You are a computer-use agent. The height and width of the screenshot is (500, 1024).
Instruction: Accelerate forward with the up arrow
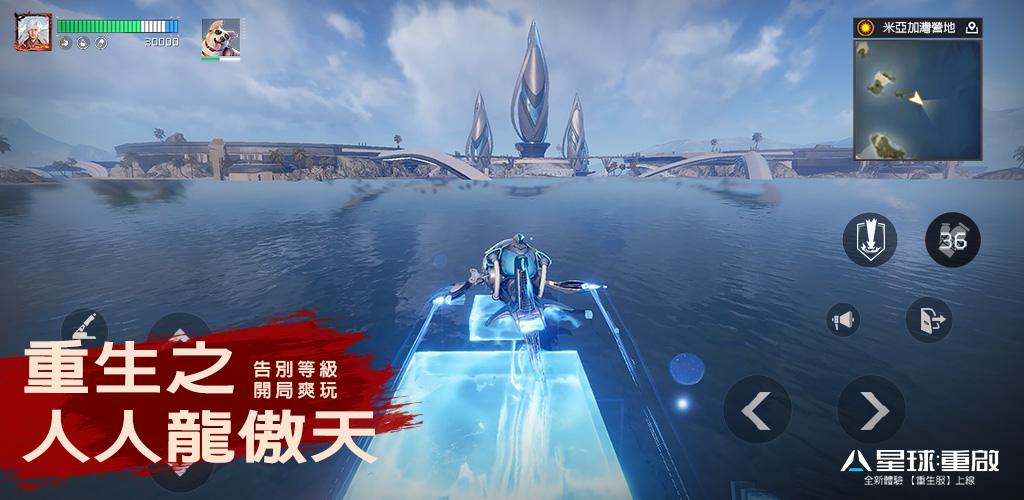click(x=179, y=335)
